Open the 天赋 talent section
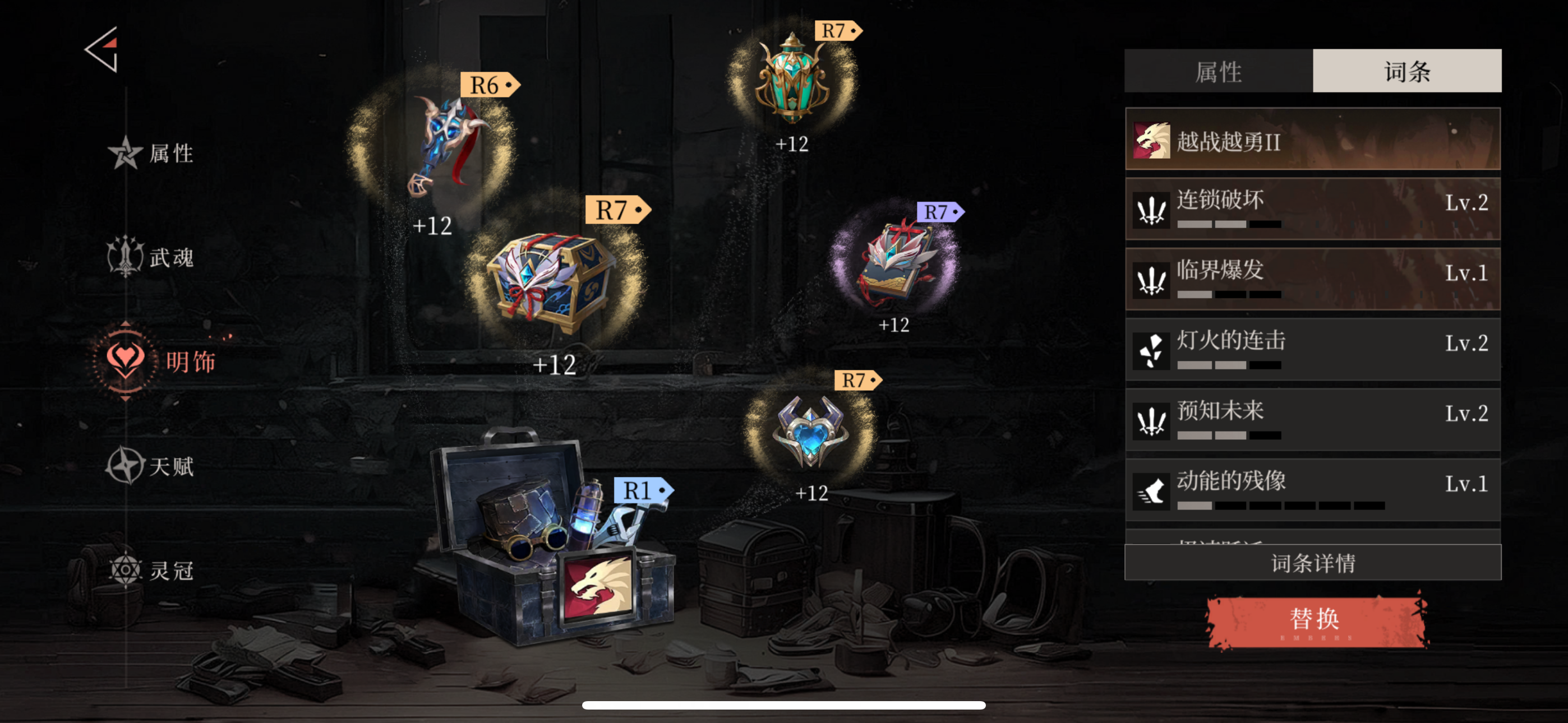This screenshot has width=1568, height=723. (153, 466)
